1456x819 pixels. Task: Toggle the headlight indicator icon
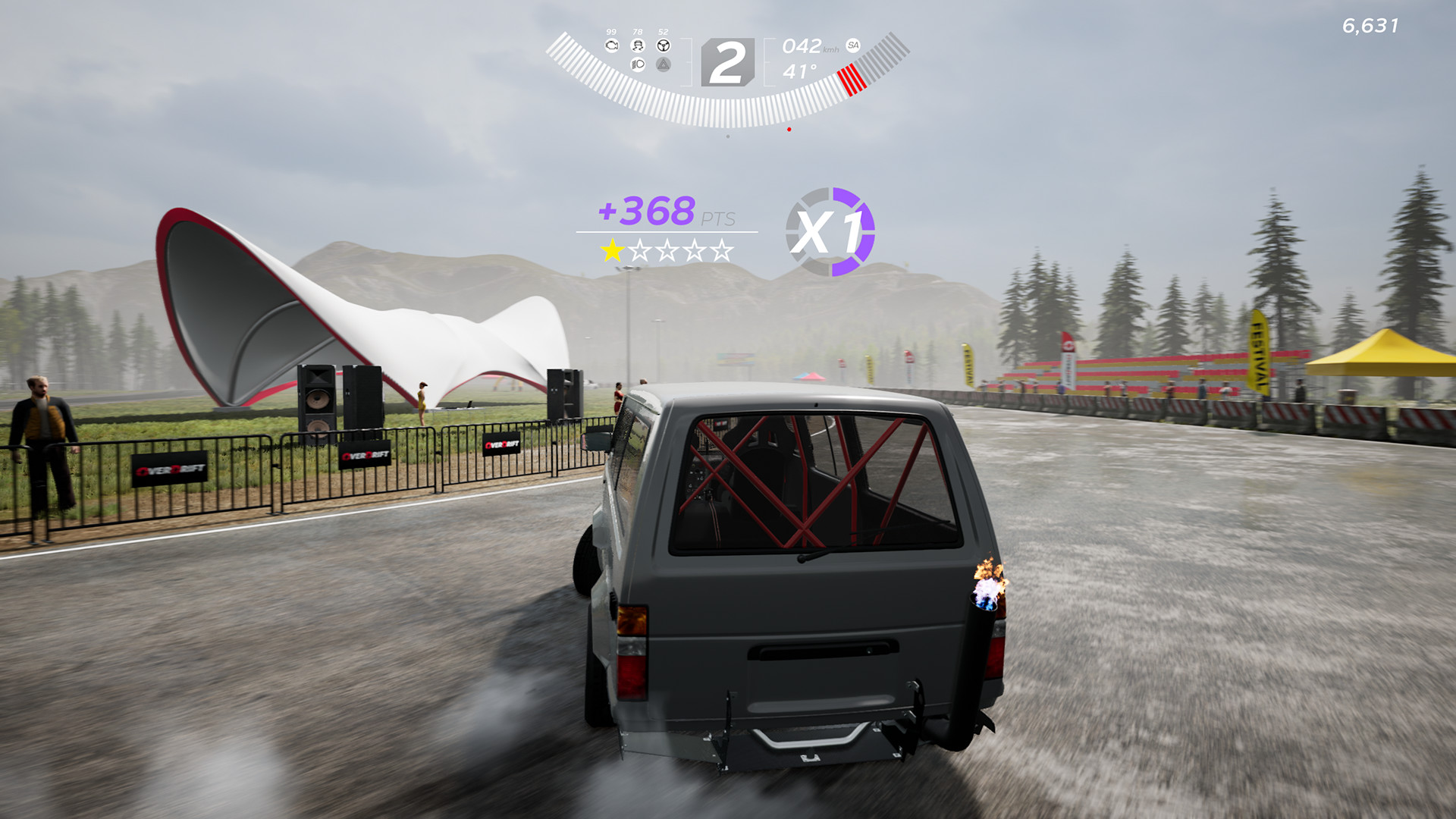[x=638, y=65]
